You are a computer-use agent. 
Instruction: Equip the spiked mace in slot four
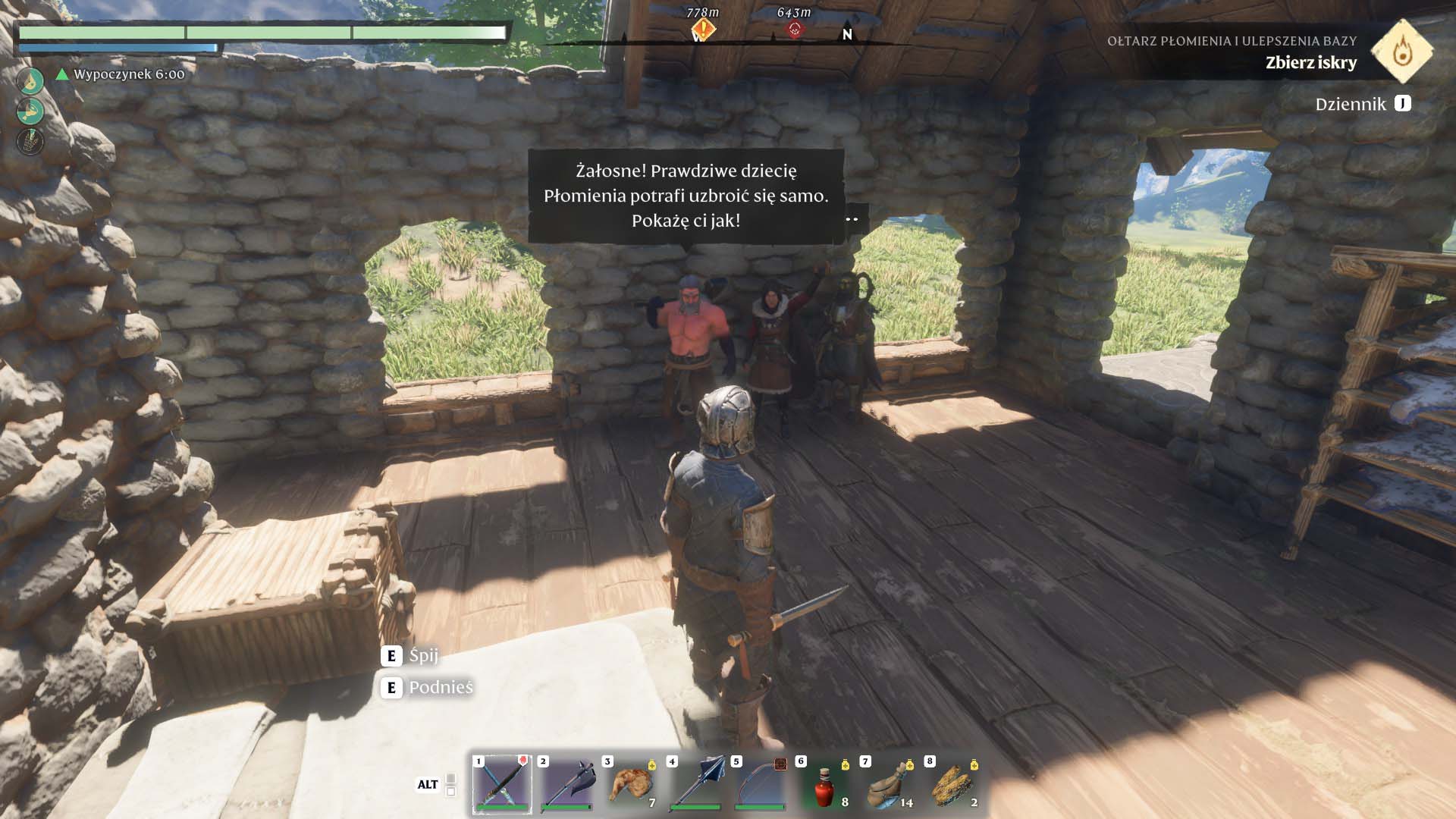pos(695,785)
